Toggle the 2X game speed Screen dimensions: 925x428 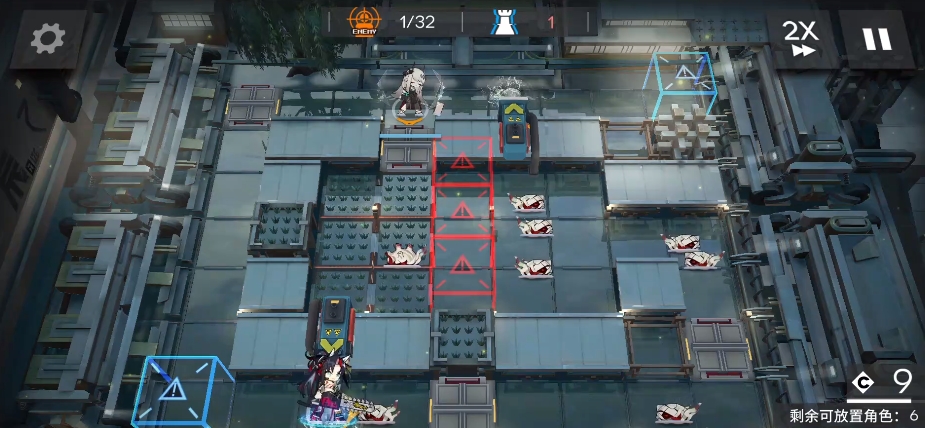pyautogui.click(x=799, y=39)
